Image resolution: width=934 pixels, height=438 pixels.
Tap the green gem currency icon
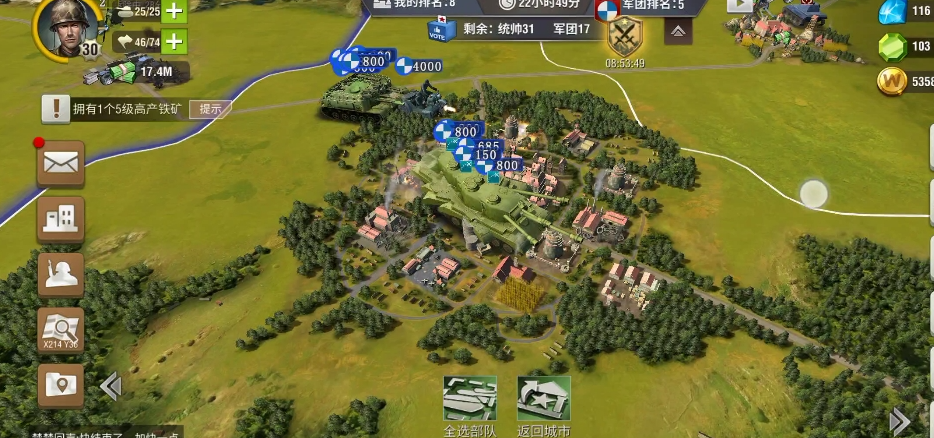[890, 47]
